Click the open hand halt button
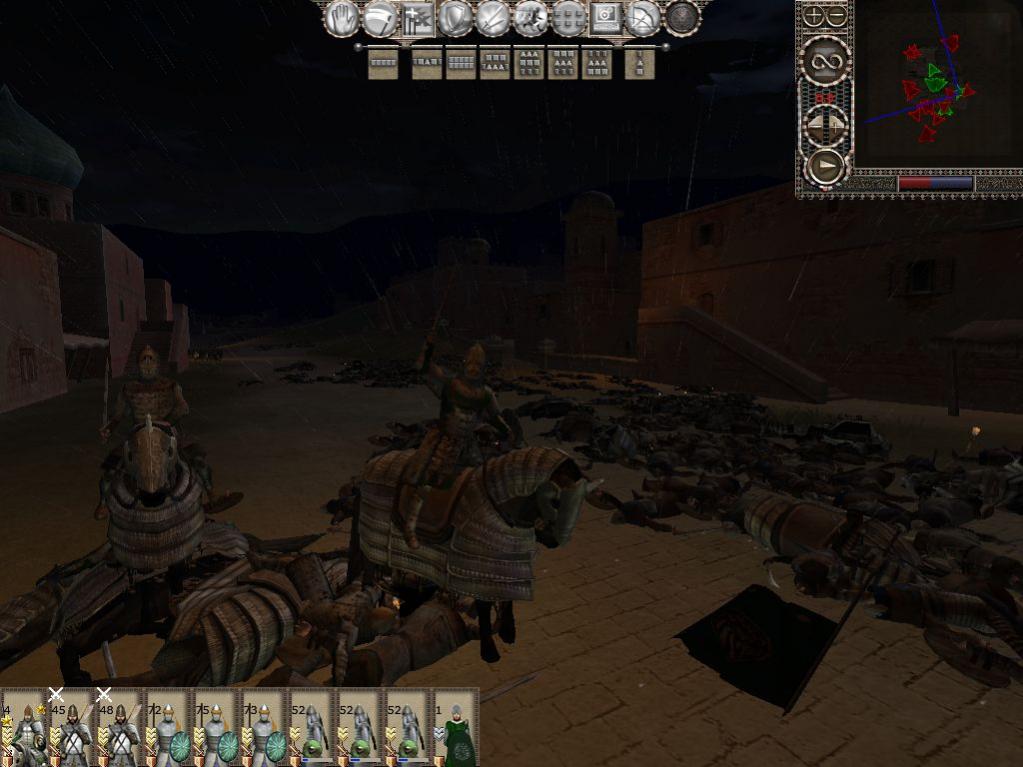 341,18
